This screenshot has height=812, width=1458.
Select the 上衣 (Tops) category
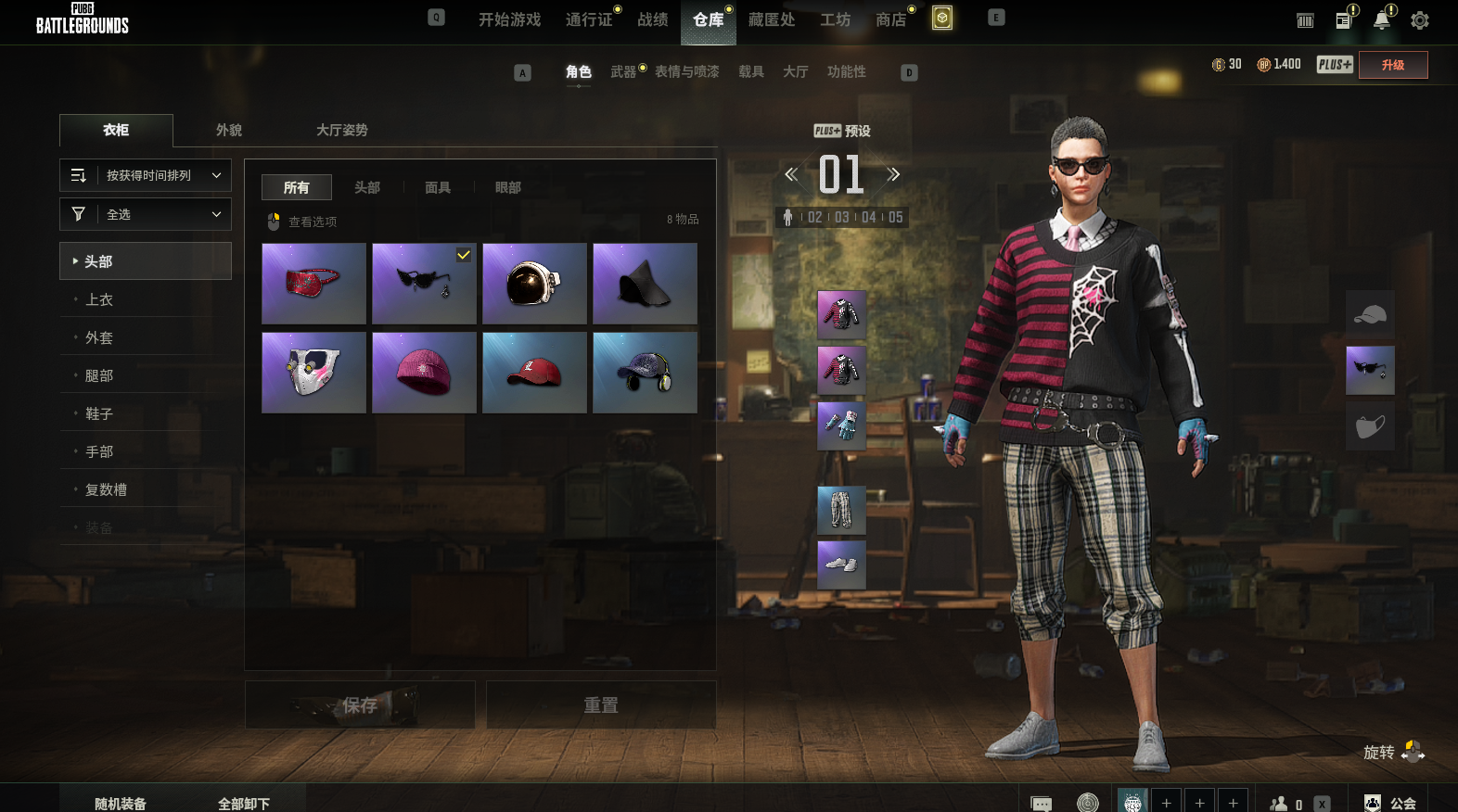click(99, 300)
